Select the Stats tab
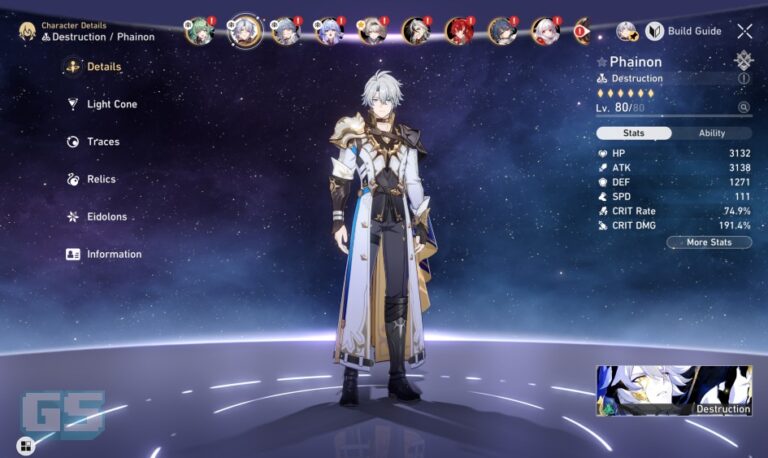The height and width of the screenshot is (458, 768). click(633, 133)
